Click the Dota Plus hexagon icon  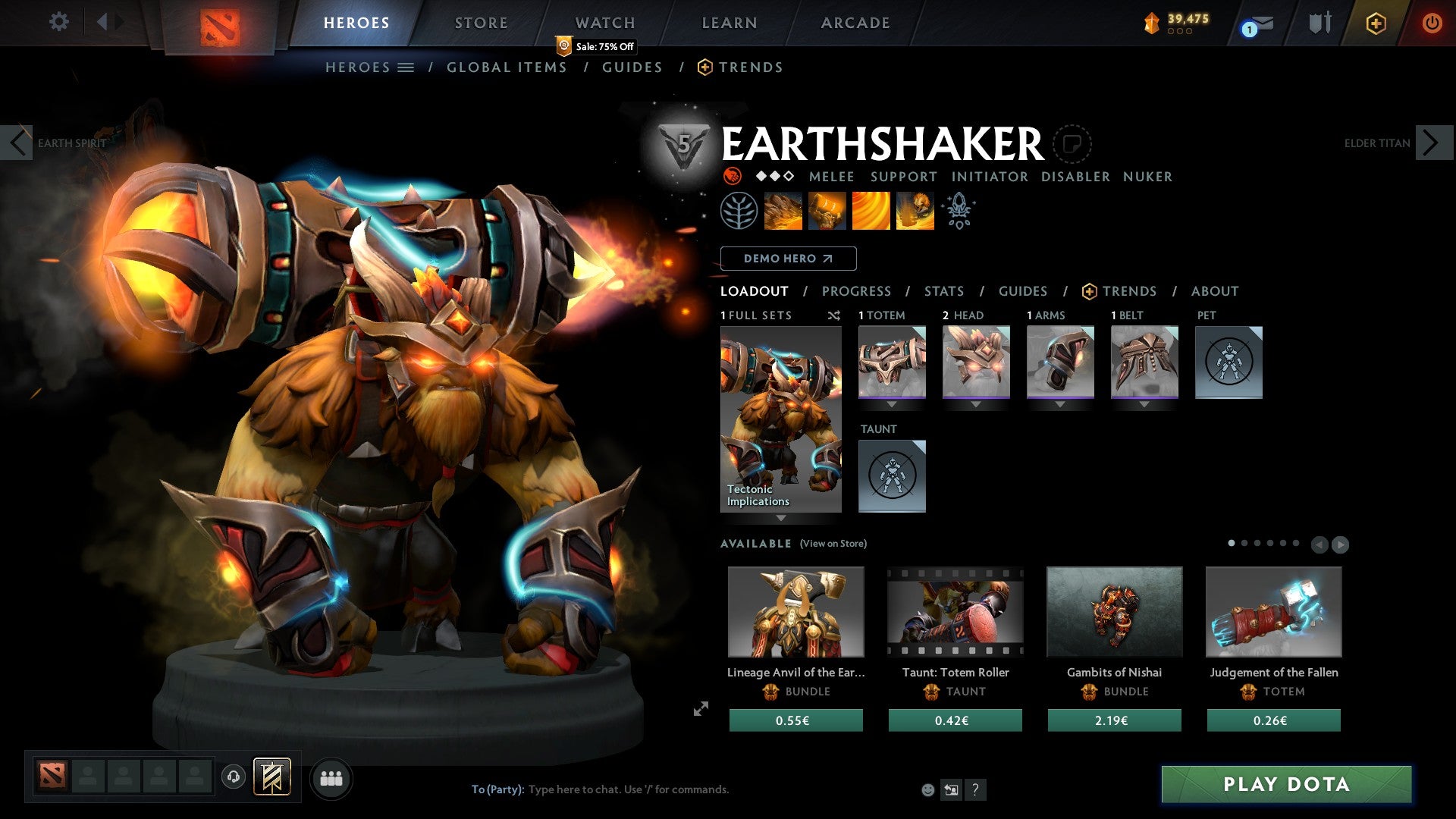click(1376, 23)
